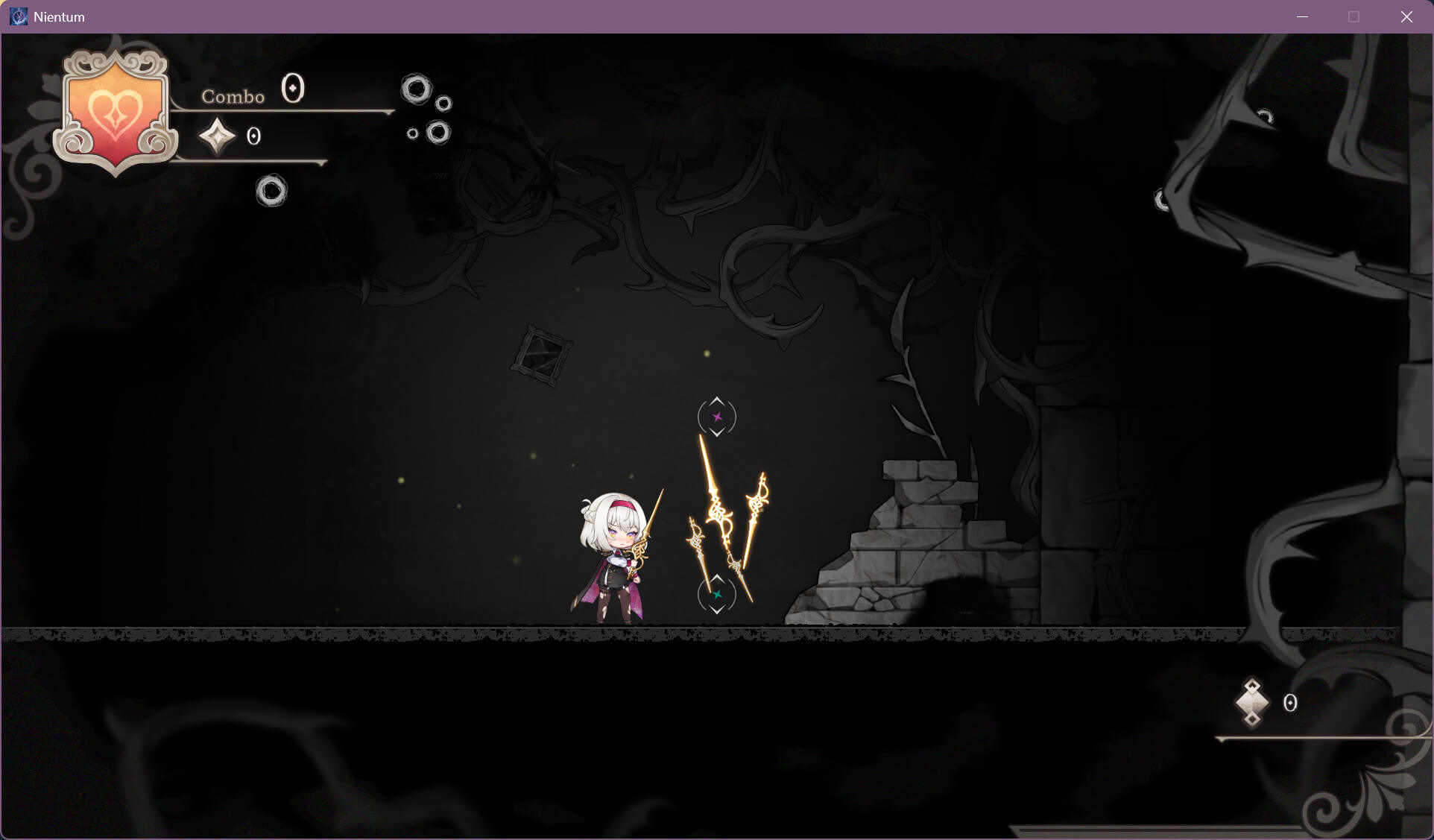This screenshot has height=840, width=1434.
Task: Close the Nientum game window
Action: click(x=1406, y=16)
